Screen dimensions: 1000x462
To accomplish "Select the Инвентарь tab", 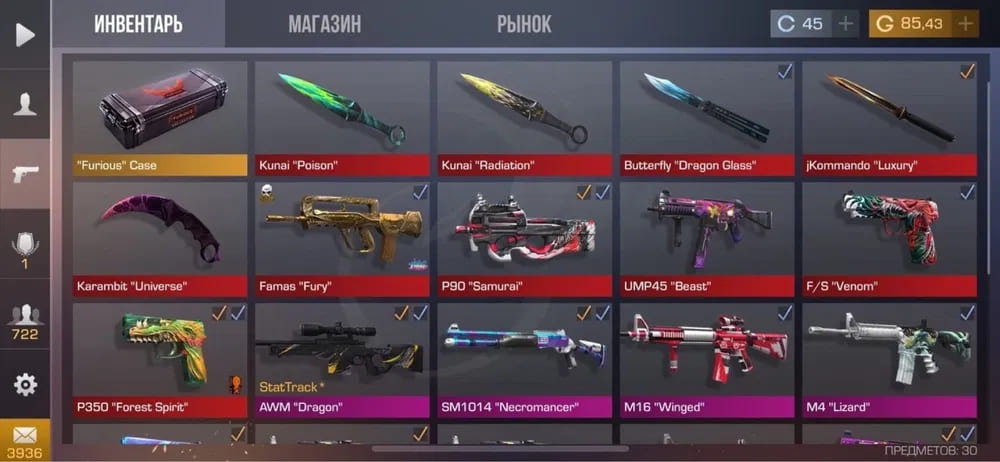I will (x=138, y=24).
